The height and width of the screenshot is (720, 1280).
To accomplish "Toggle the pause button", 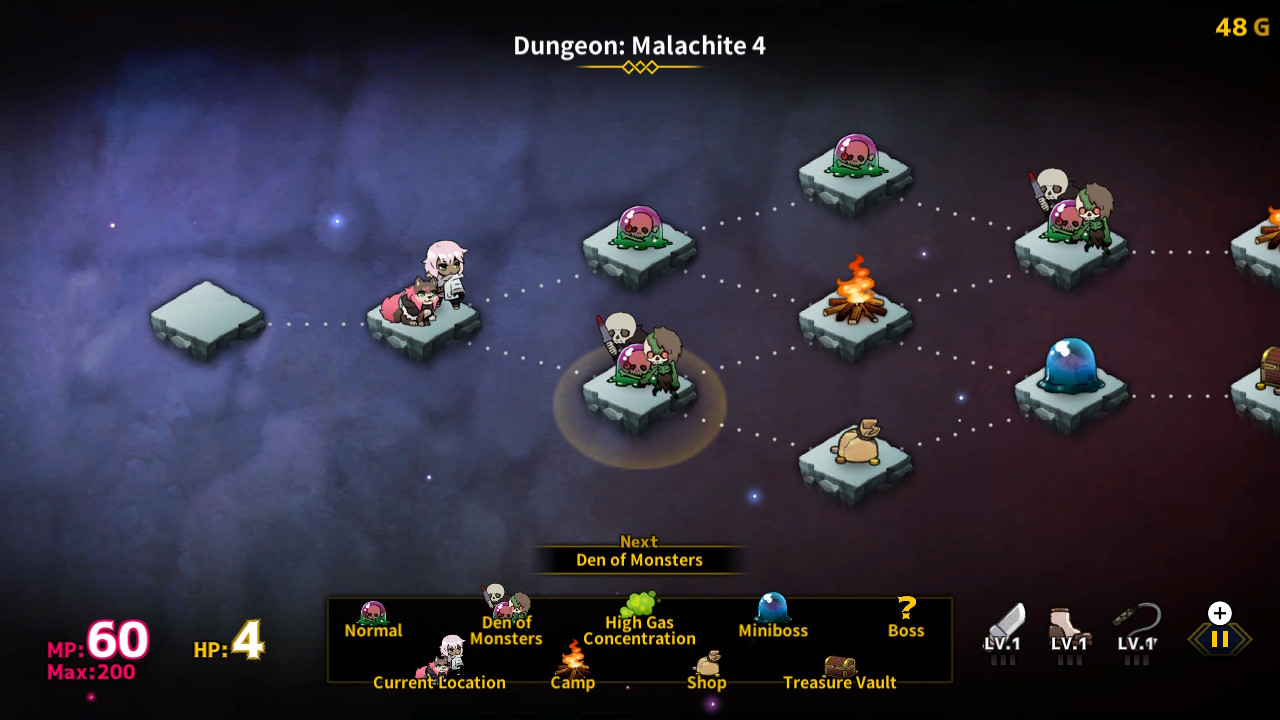I will 1218,637.
